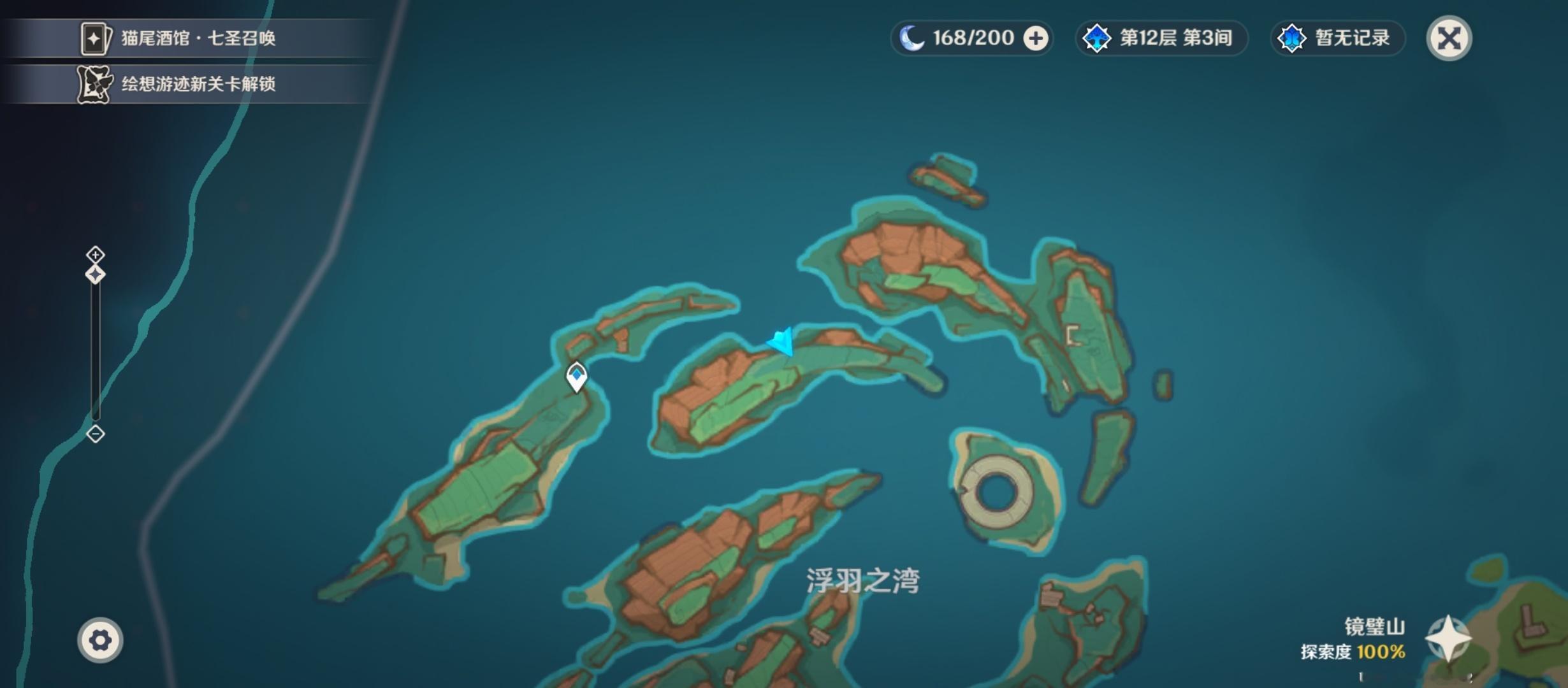The image size is (1568, 688).
Task: Click the zoom out minus control
Action: click(95, 433)
